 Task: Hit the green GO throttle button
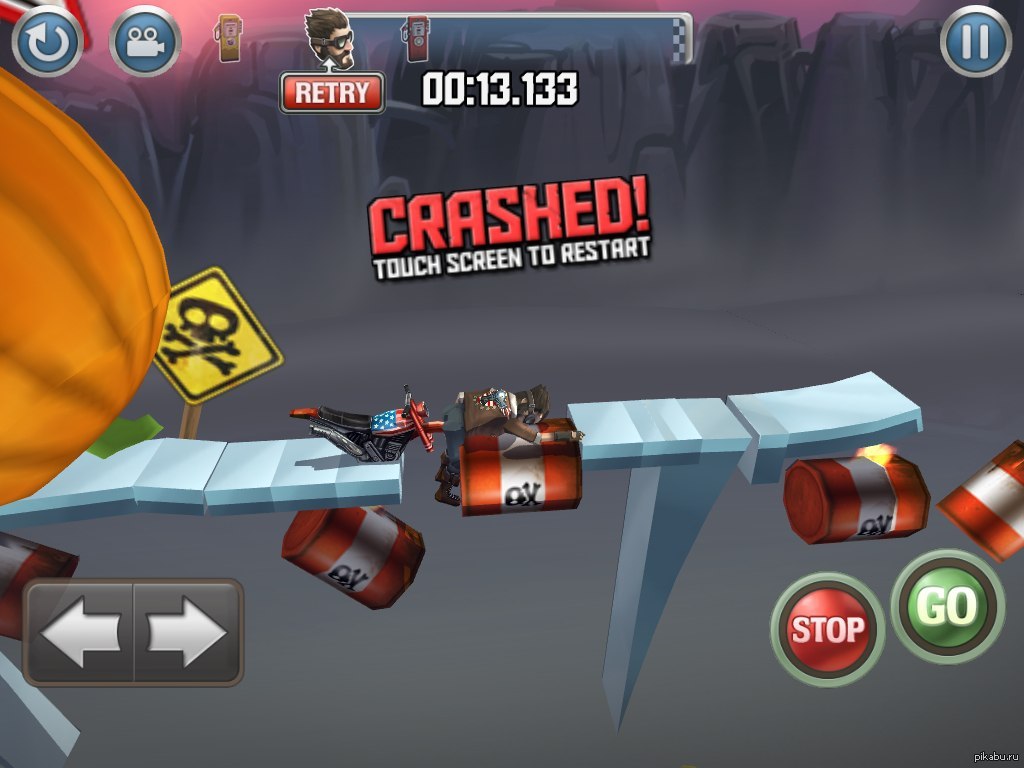946,606
